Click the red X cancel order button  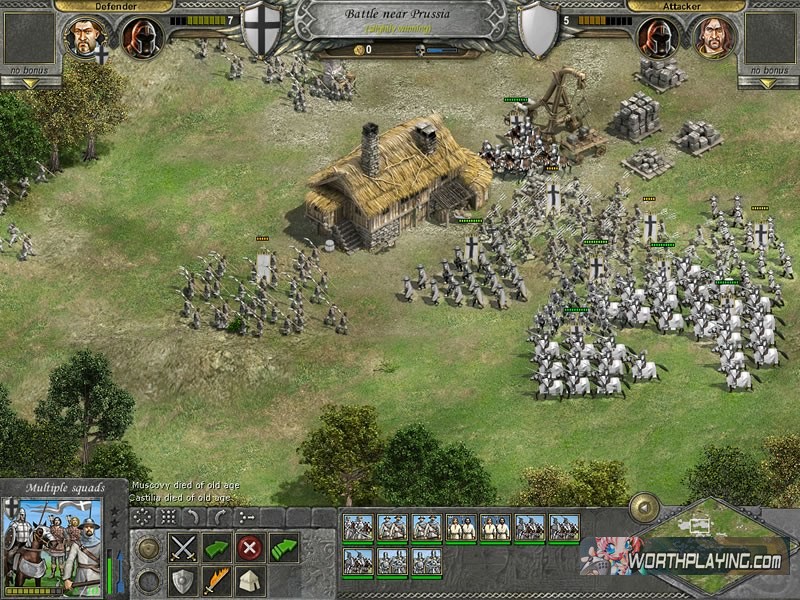(x=249, y=547)
